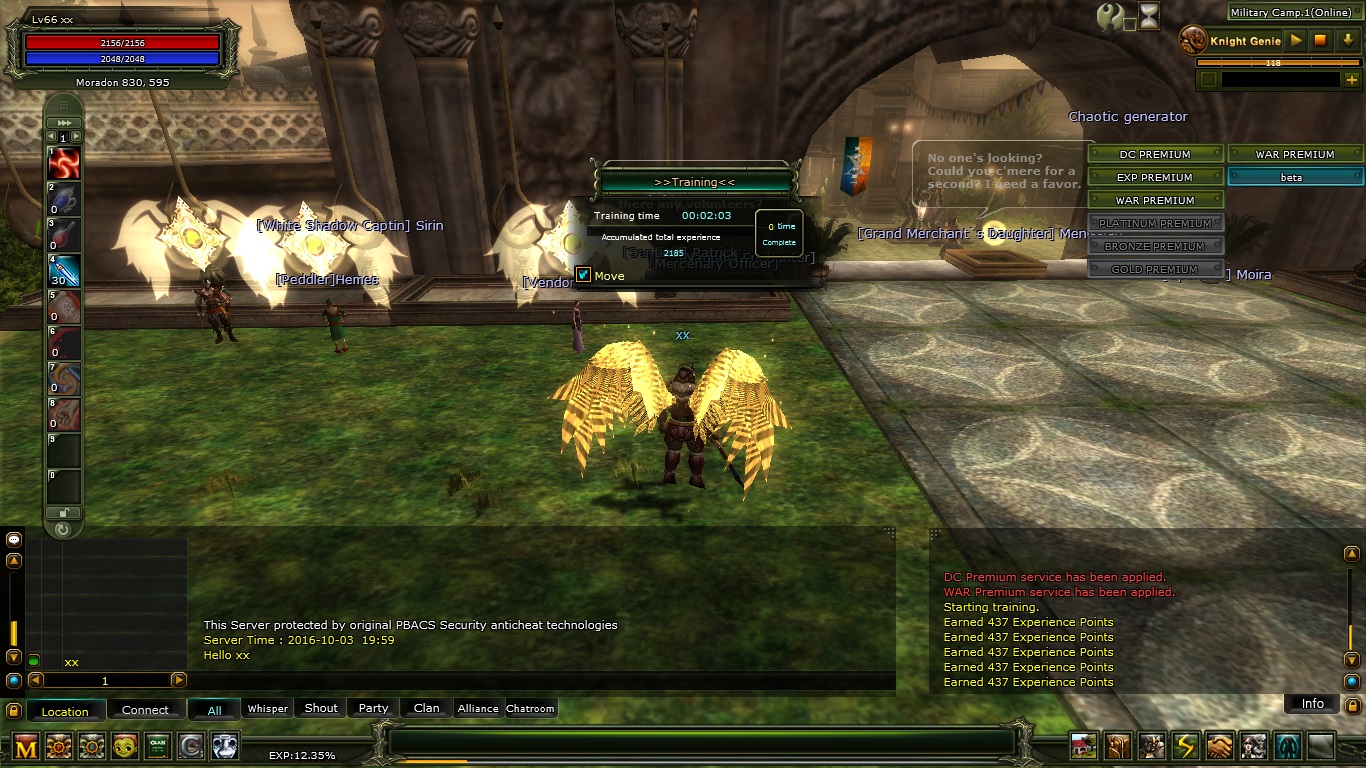Open the handshake trade icon
The image size is (1366, 768).
tap(1219, 746)
